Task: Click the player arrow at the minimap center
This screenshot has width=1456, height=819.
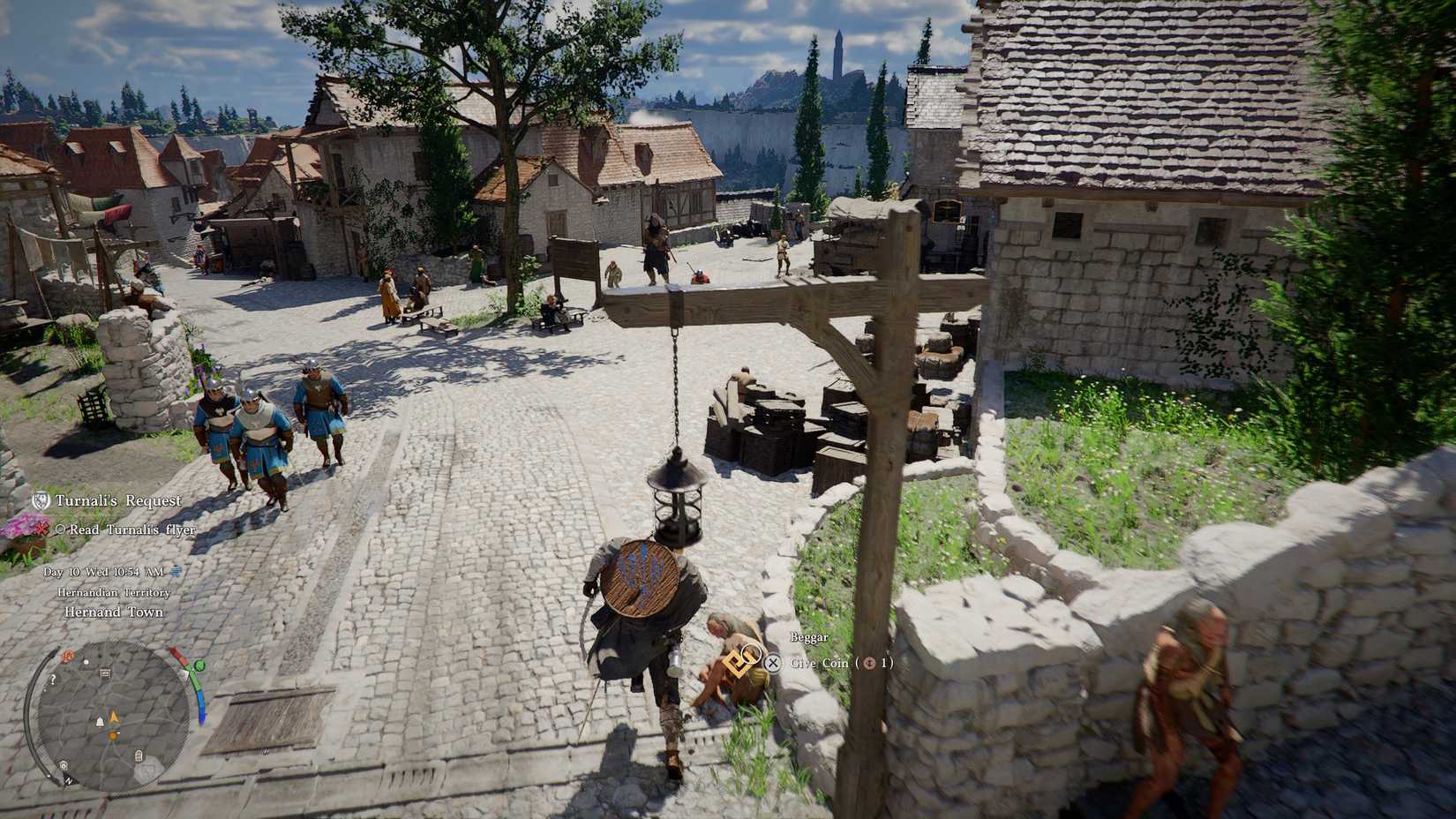Action: (113, 717)
